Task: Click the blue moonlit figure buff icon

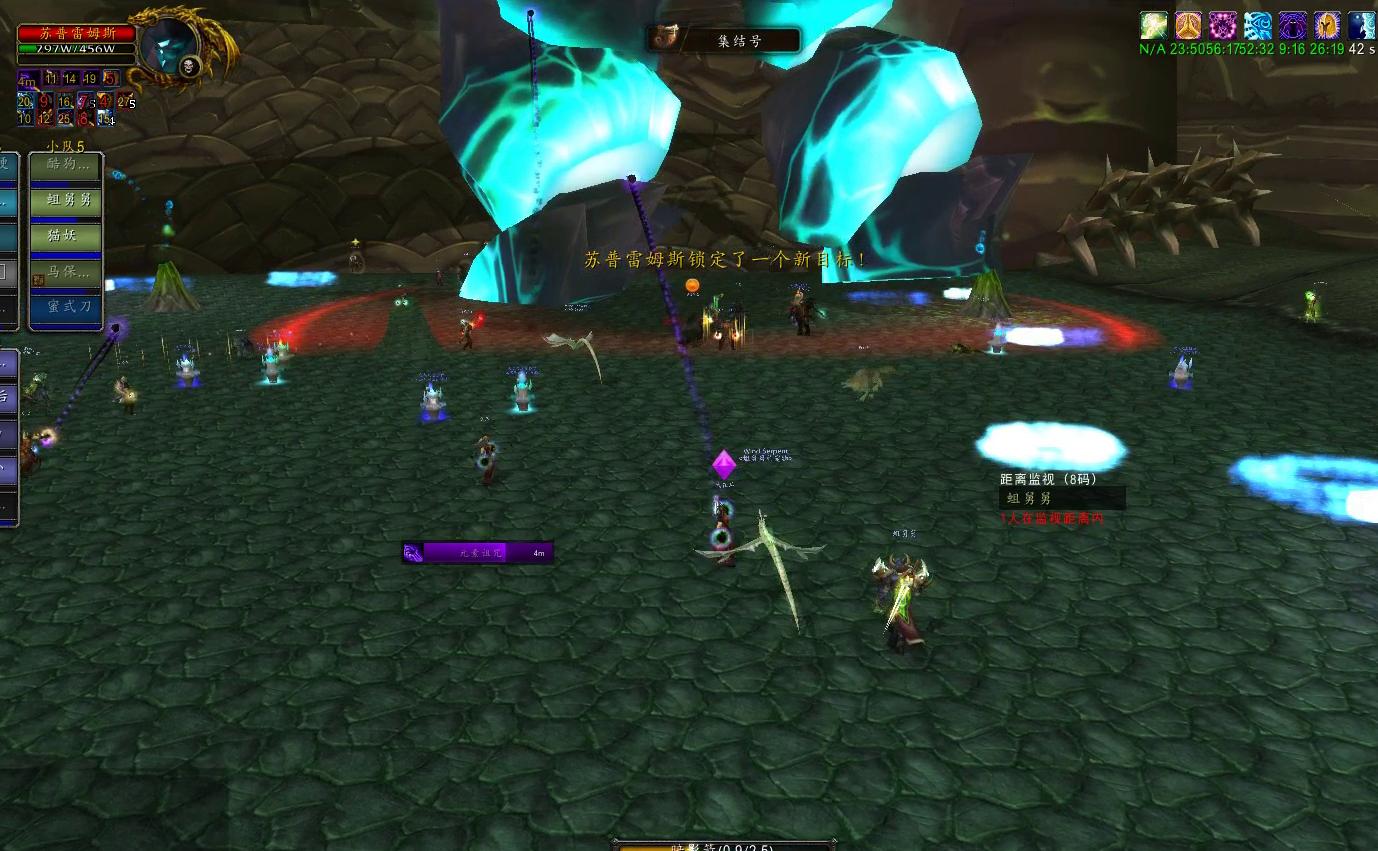Action: (x=1361, y=26)
